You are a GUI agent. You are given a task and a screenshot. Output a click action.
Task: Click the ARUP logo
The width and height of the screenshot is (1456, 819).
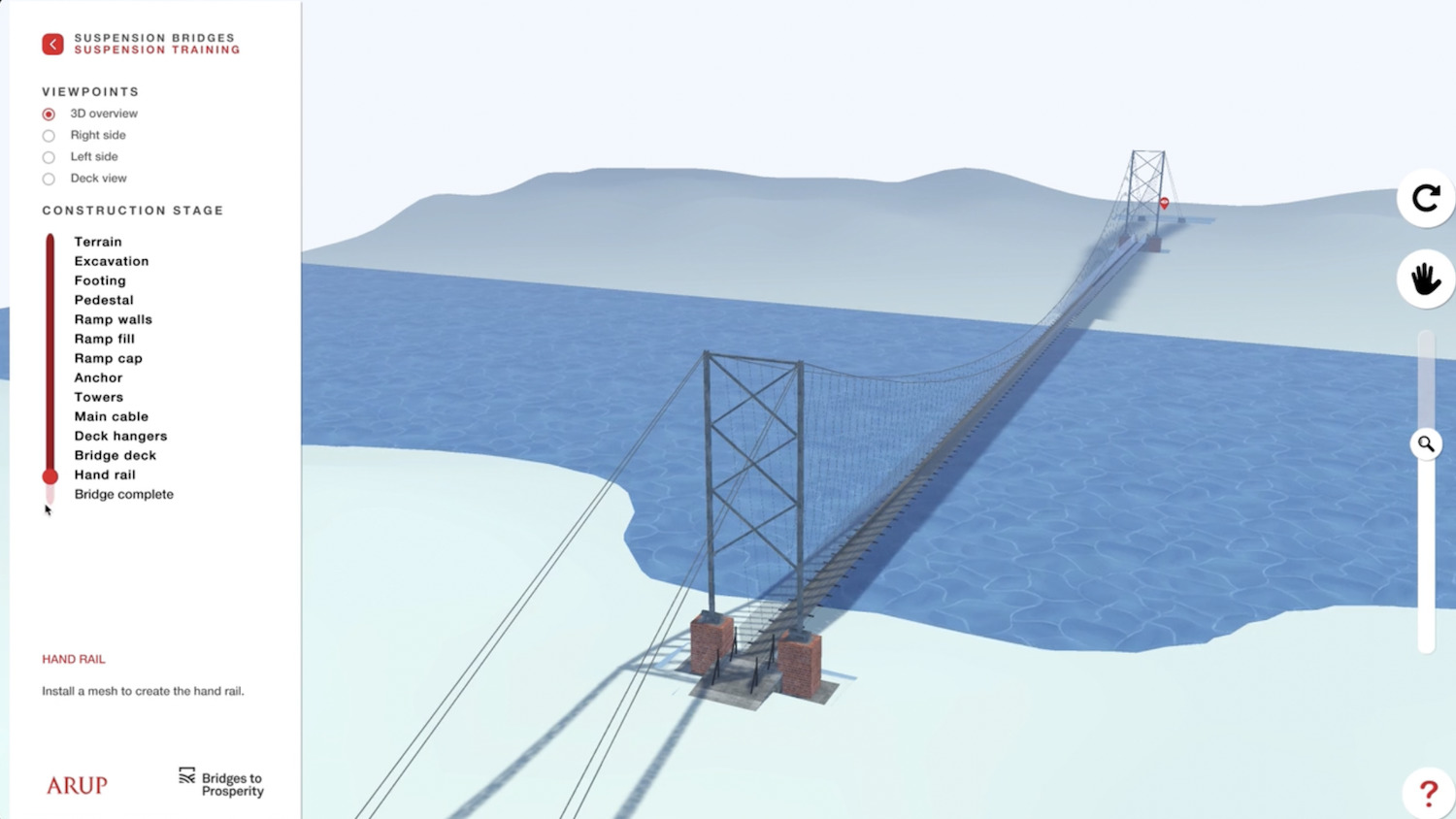pos(77,785)
